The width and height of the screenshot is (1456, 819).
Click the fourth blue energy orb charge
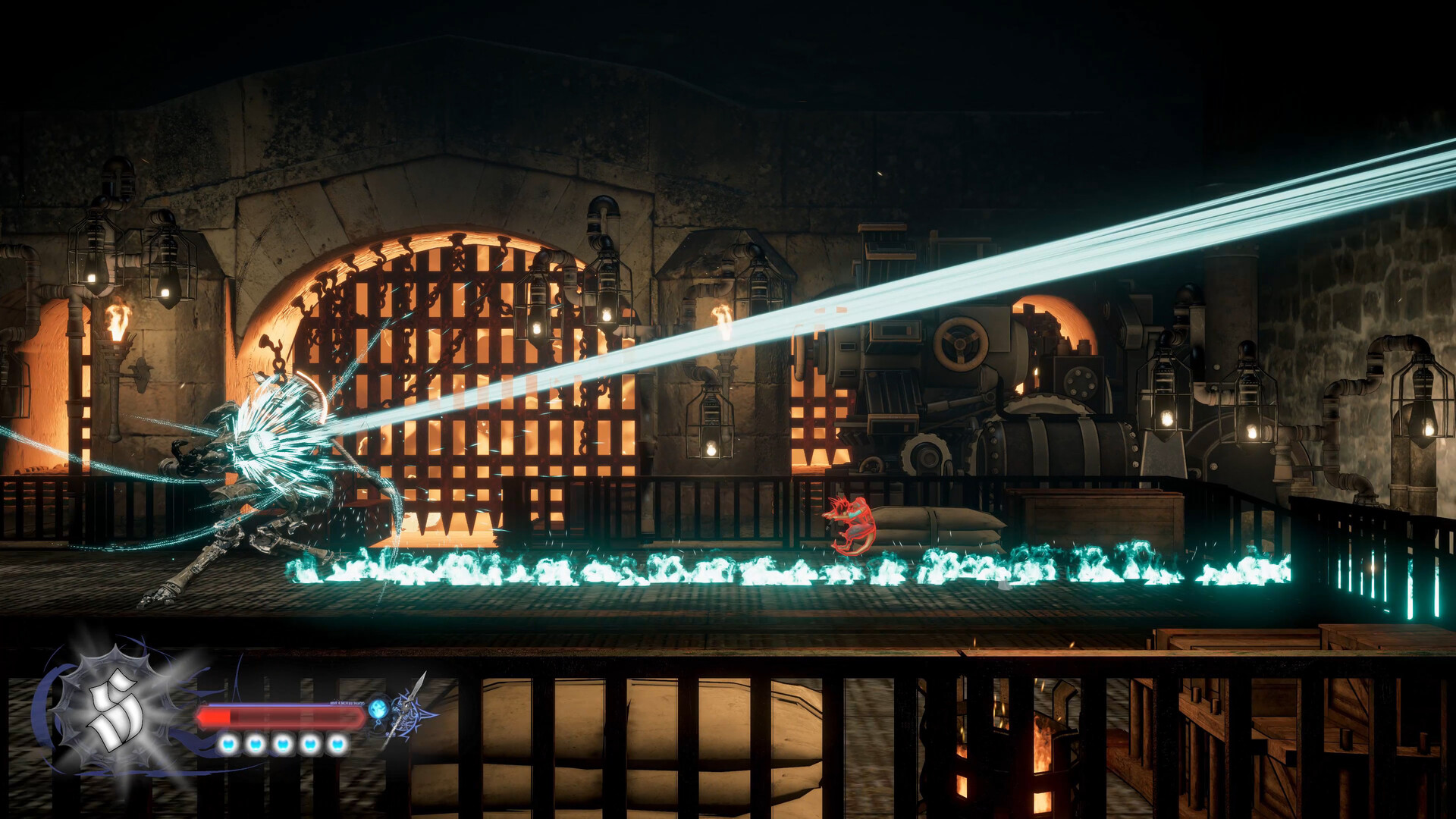click(309, 745)
